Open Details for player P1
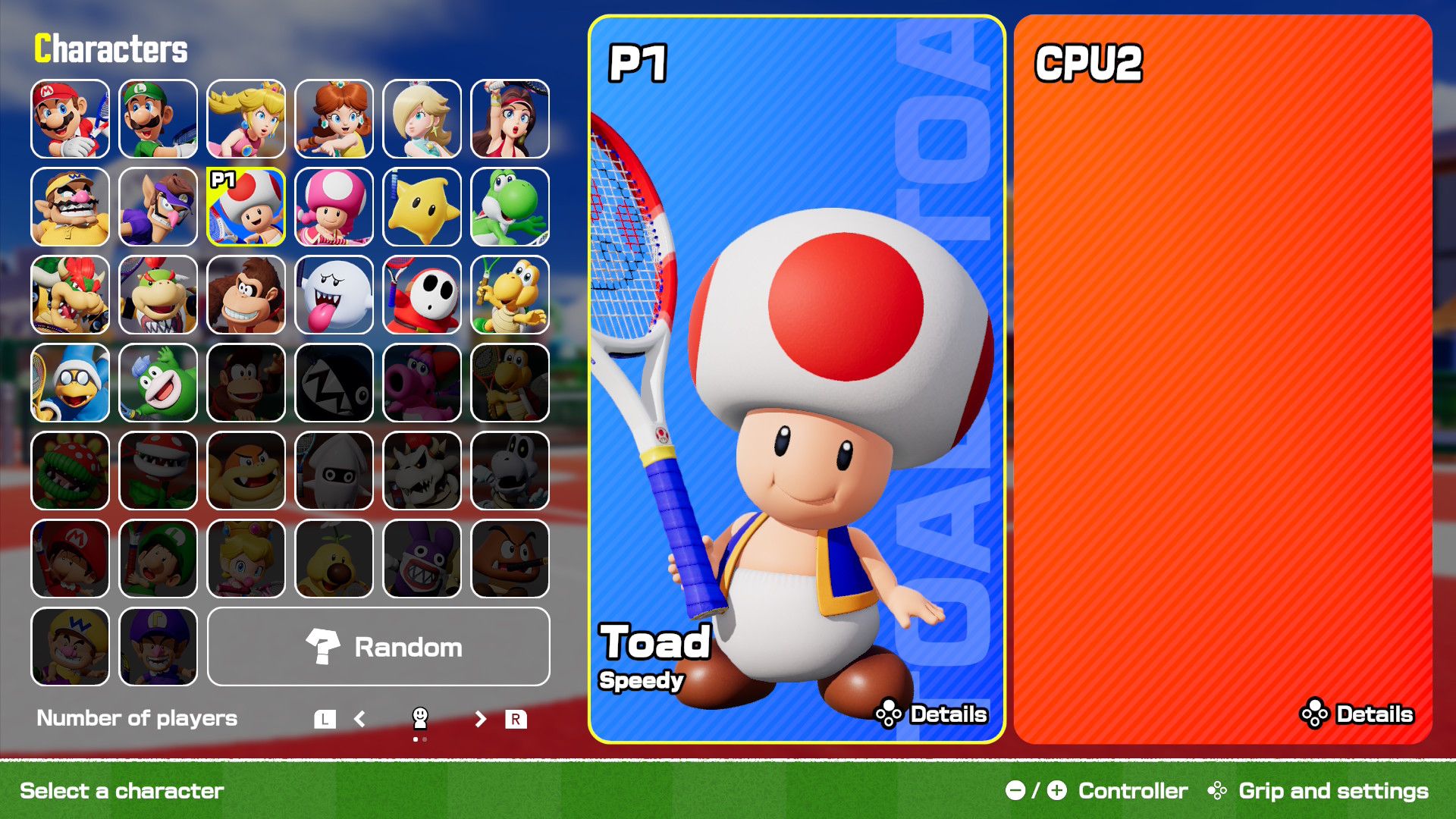The height and width of the screenshot is (819, 1456). (x=933, y=714)
